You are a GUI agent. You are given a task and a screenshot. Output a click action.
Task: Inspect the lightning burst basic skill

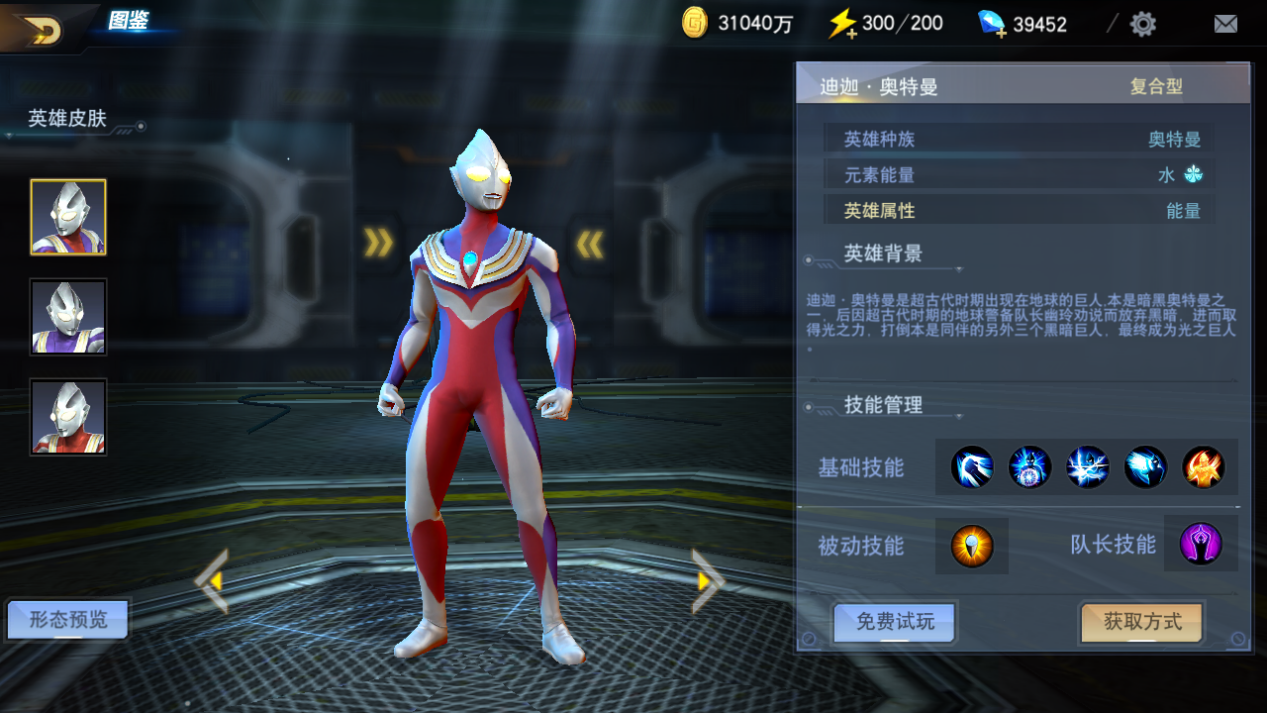(x=1087, y=467)
